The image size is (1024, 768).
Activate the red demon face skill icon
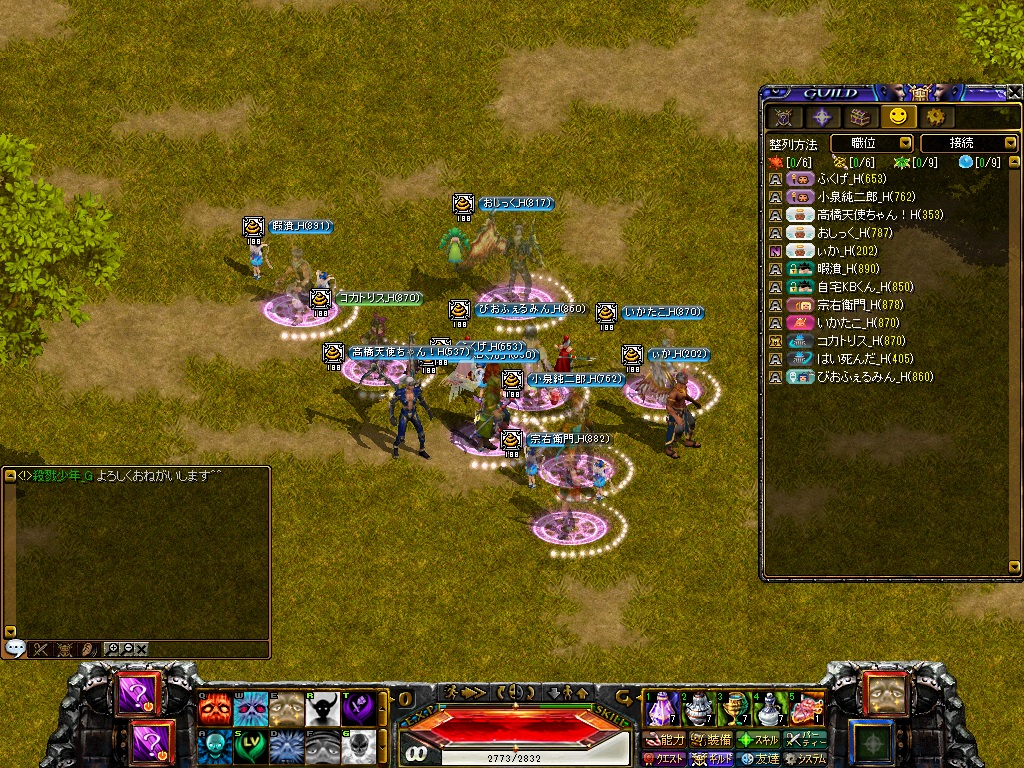tap(214, 709)
